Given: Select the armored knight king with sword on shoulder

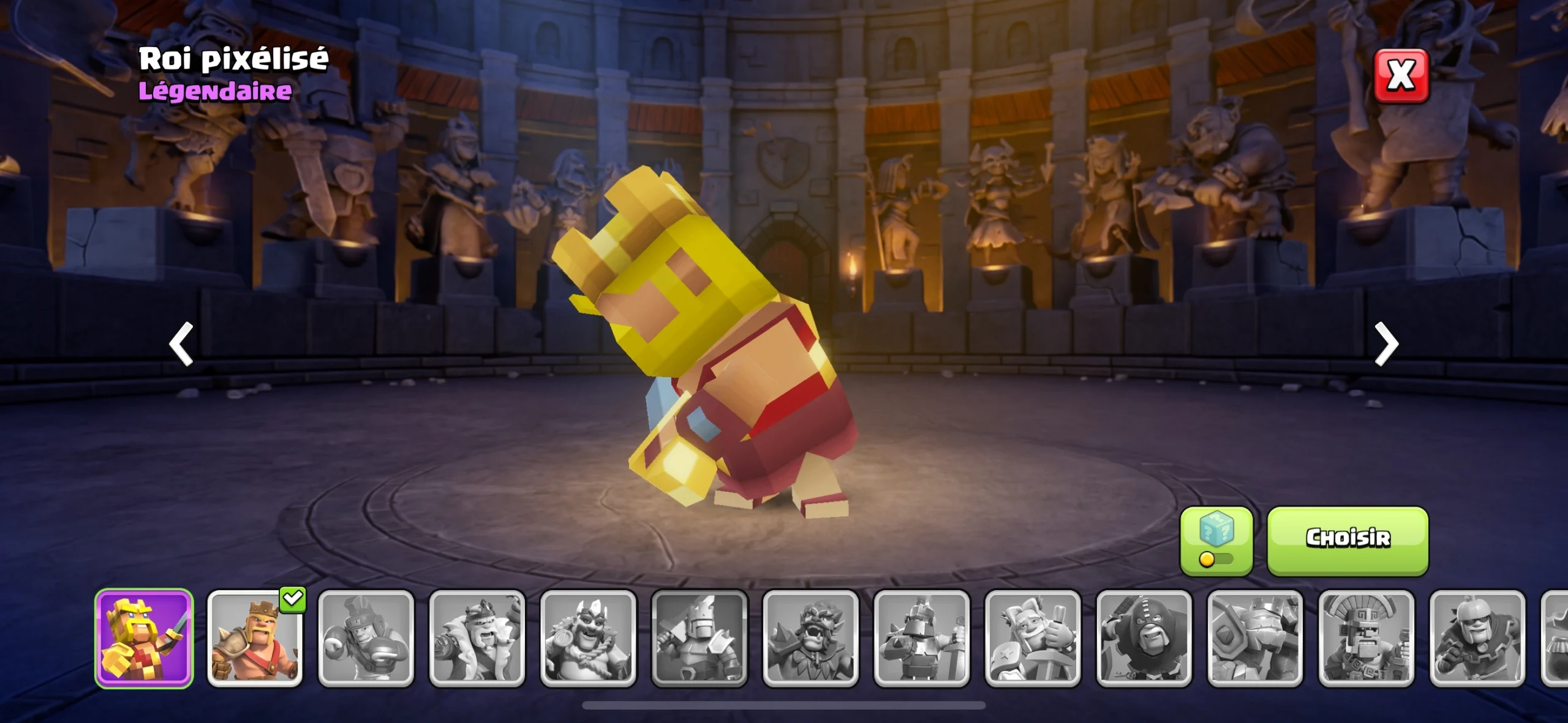Looking at the screenshot, I should (x=699, y=638).
